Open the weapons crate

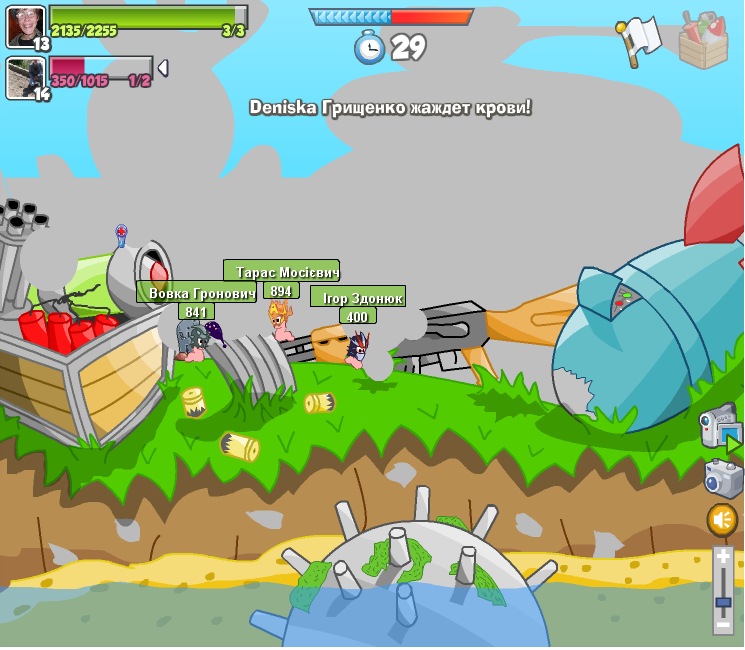[703, 42]
